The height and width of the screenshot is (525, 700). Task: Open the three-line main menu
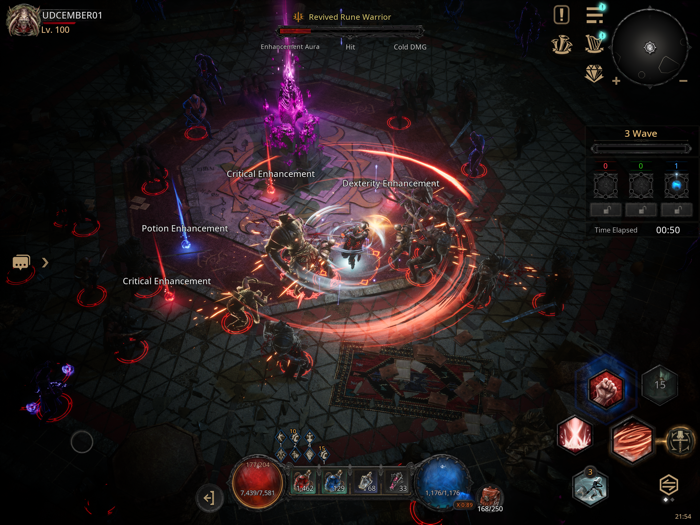595,15
